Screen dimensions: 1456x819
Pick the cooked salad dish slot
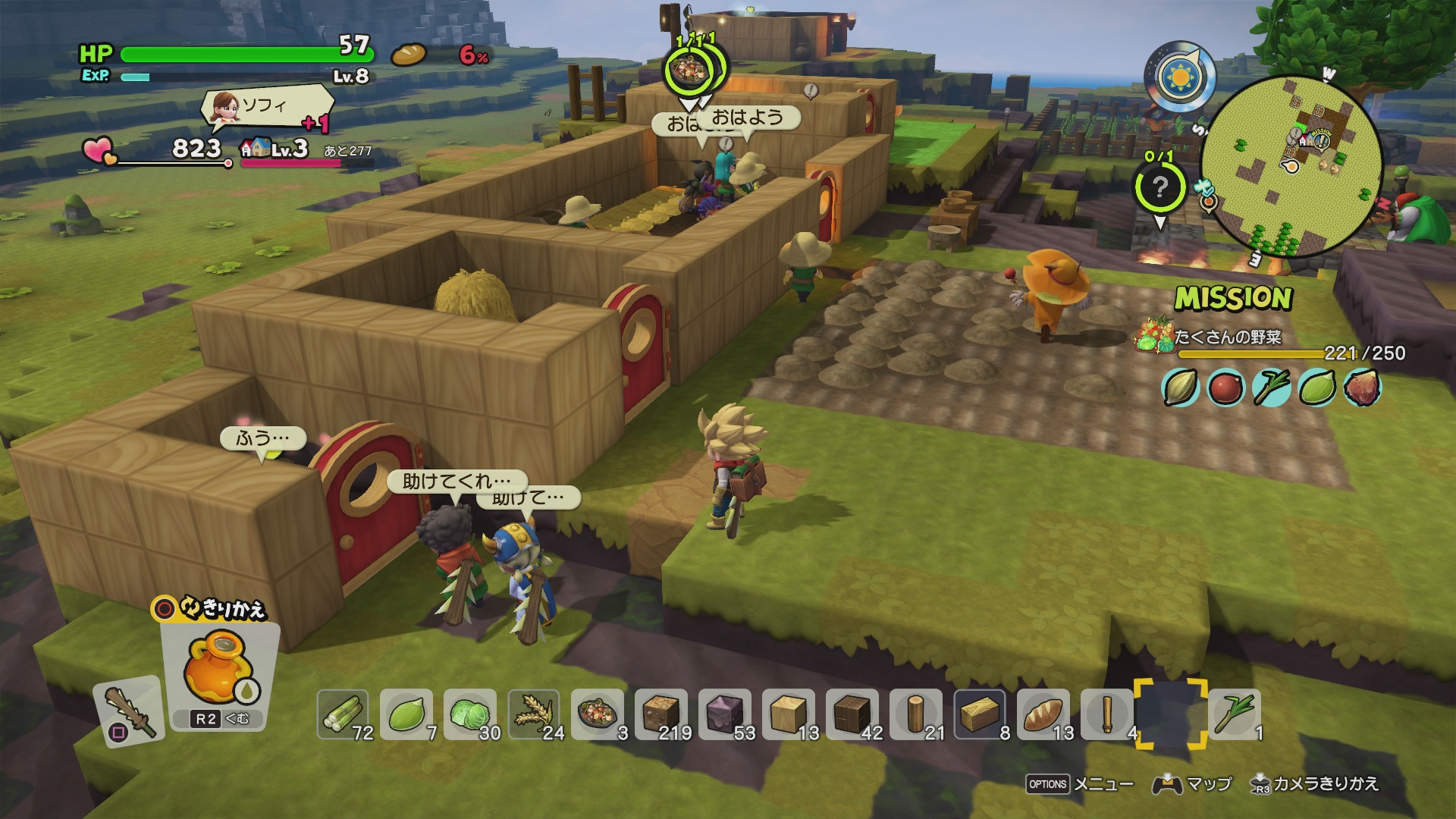pyautogui.click(x=598, y=714)
